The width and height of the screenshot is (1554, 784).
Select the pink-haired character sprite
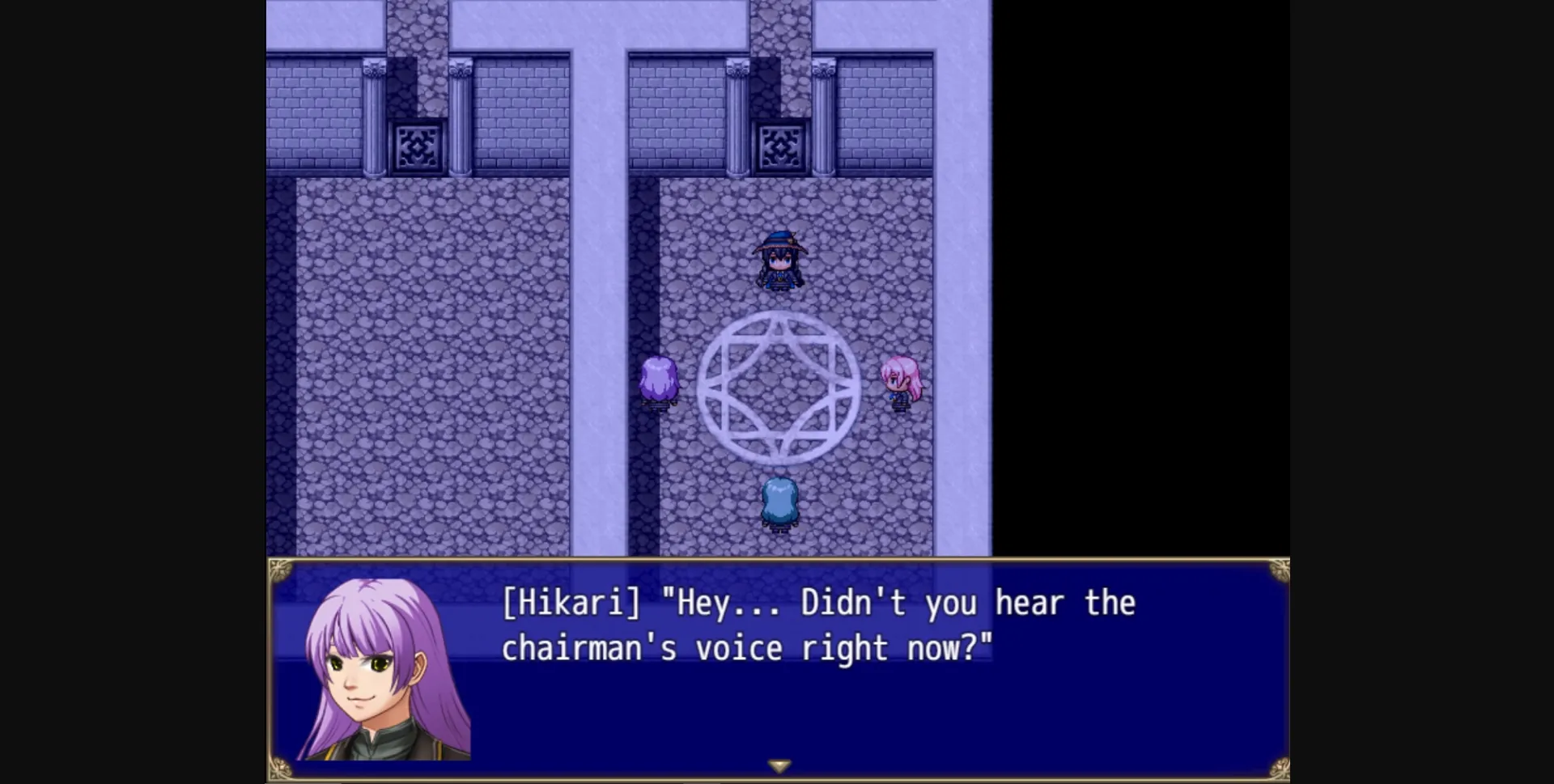[900, 380]
